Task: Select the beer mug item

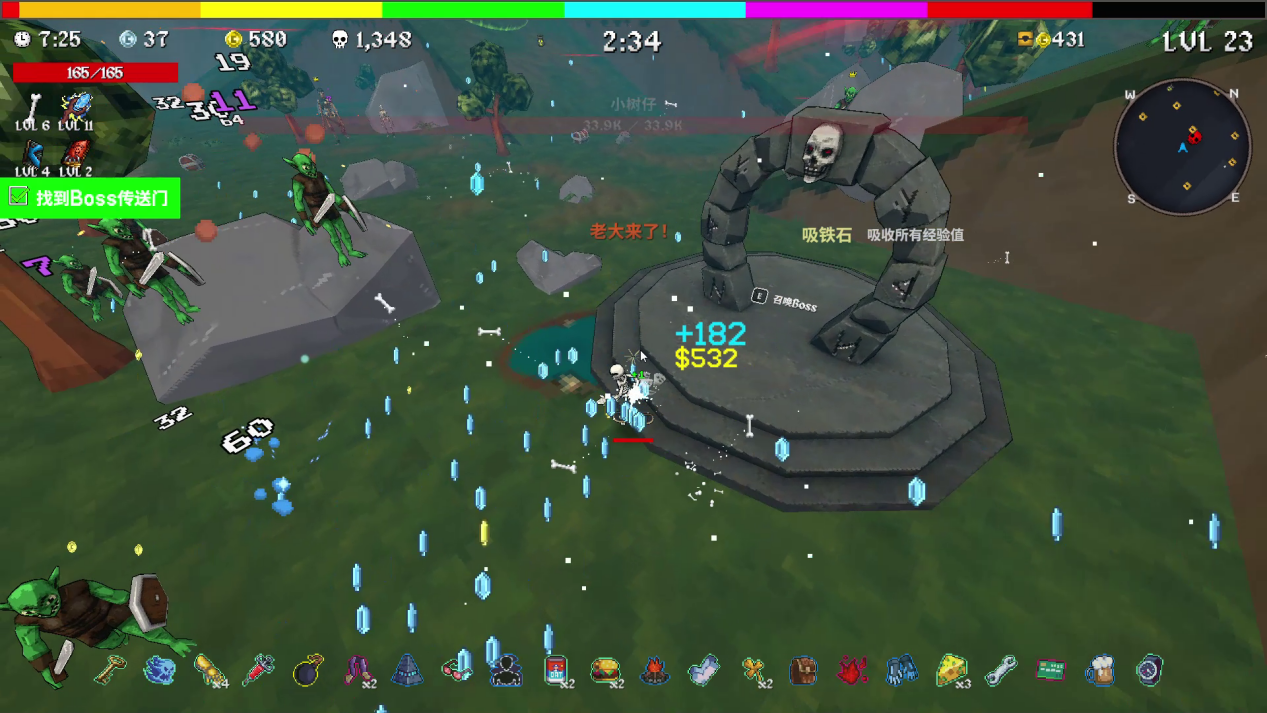Action: [1100, 670]
